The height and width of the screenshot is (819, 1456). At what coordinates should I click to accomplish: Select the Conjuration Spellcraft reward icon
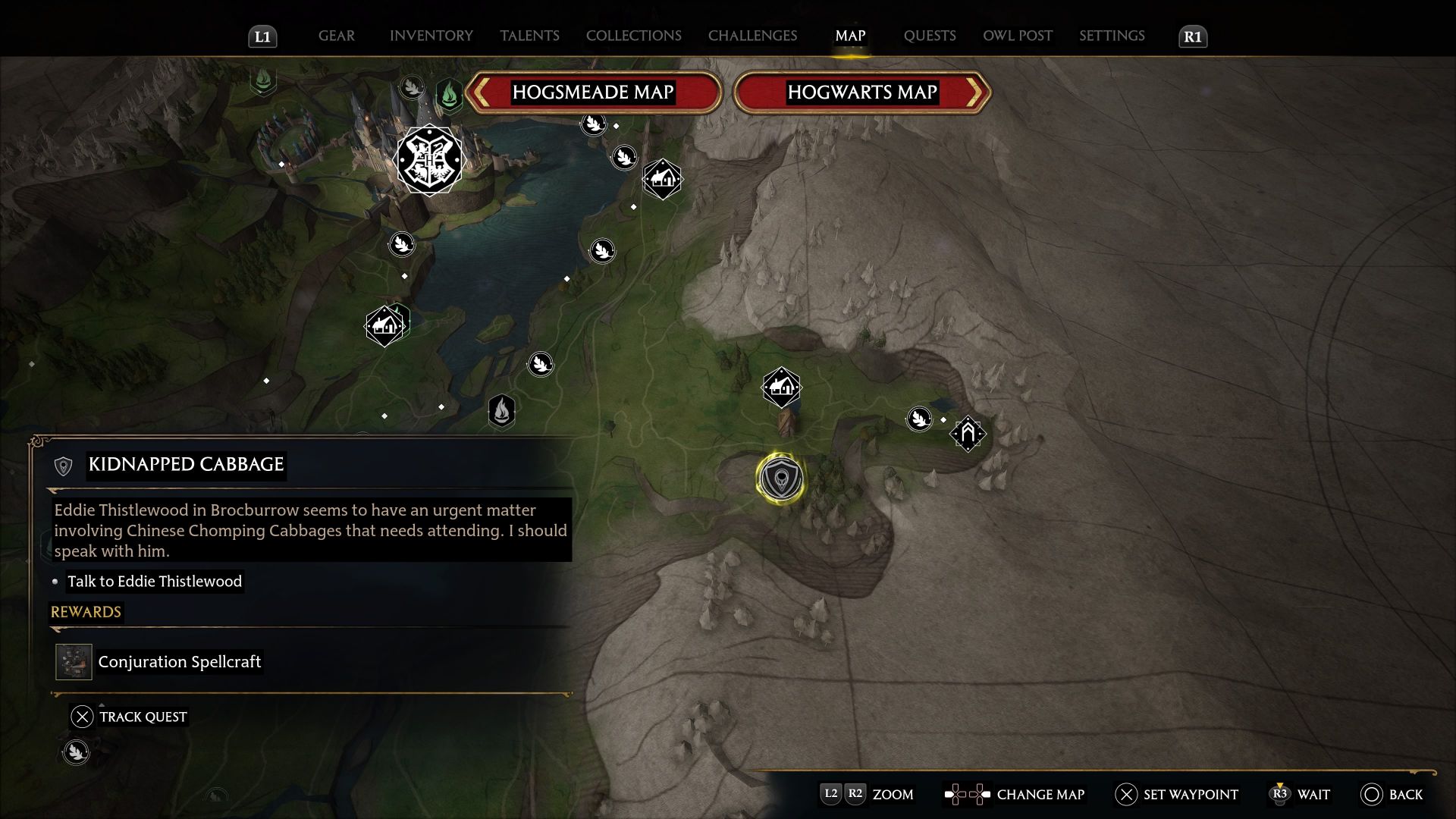[x=74, y=662]
